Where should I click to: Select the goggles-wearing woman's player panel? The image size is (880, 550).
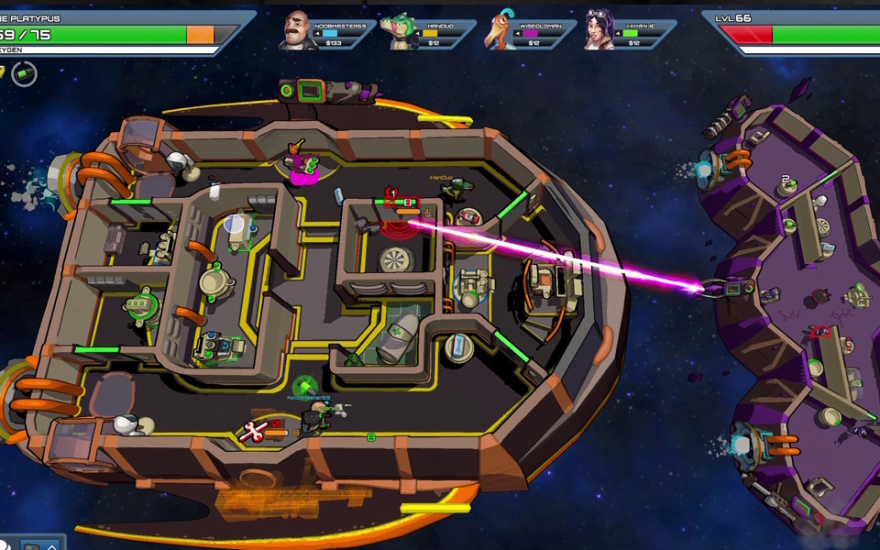click(629, 32)
